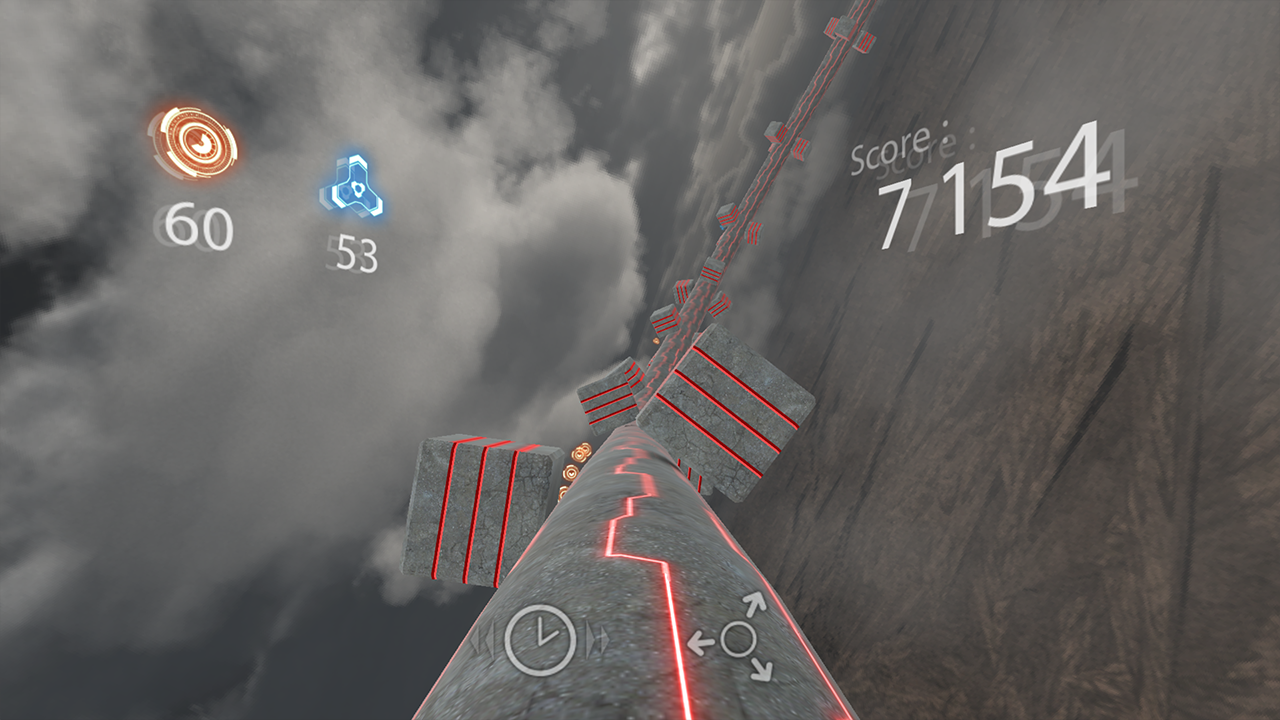Click the Score label text
The width and height of the screenshot is (1280, 720).
[897, 150]
